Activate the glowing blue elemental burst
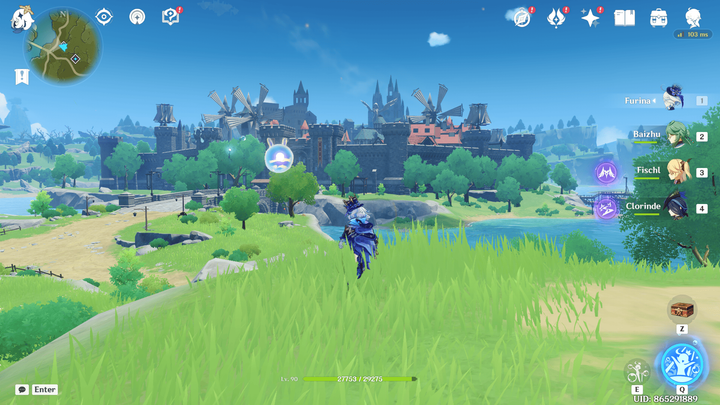The height and width of the screenshot is (405, 720). click(x=681, y=363)
